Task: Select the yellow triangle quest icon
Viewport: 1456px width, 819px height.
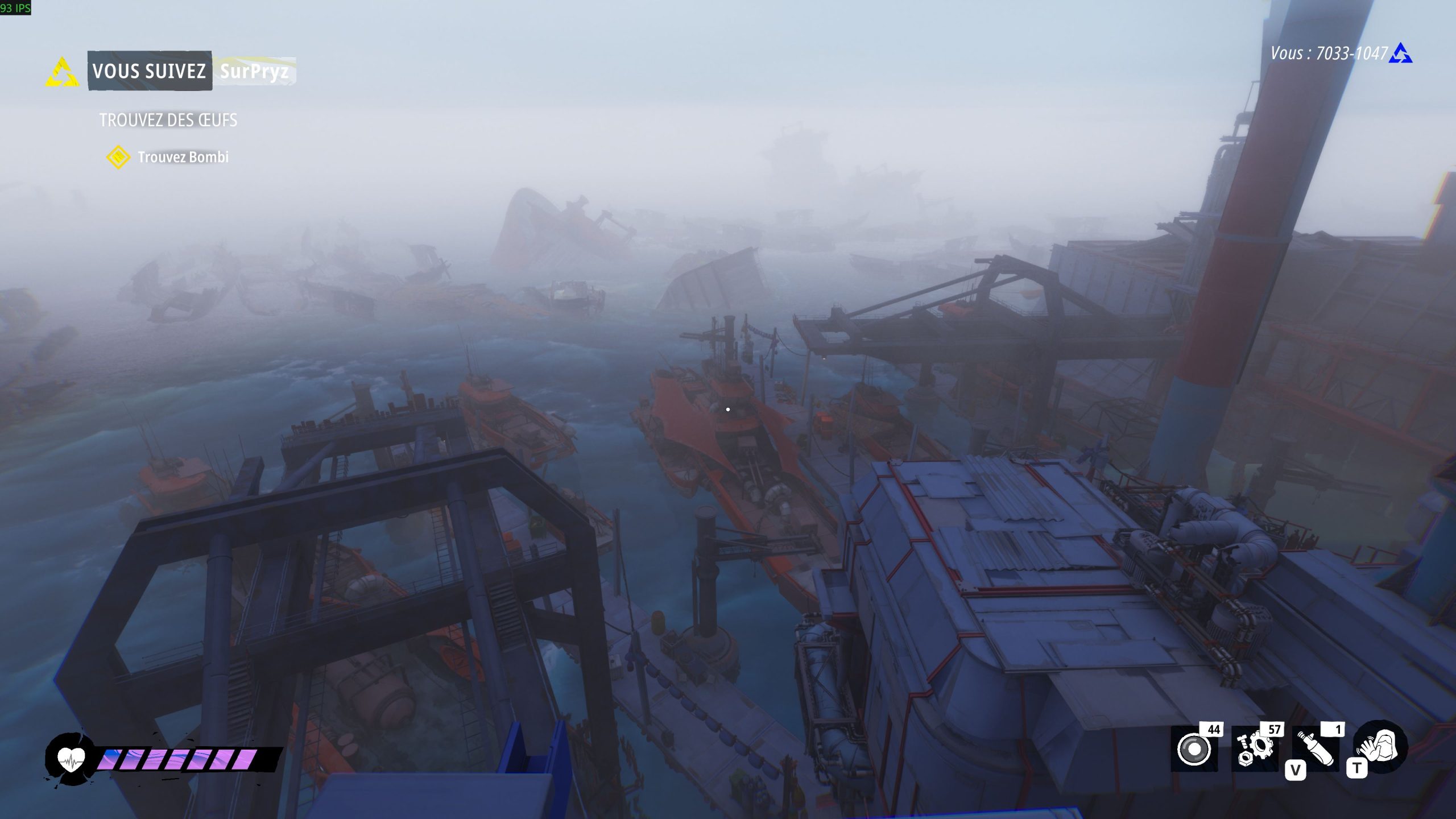Action: pyautogui.click(x=63, y=71)
